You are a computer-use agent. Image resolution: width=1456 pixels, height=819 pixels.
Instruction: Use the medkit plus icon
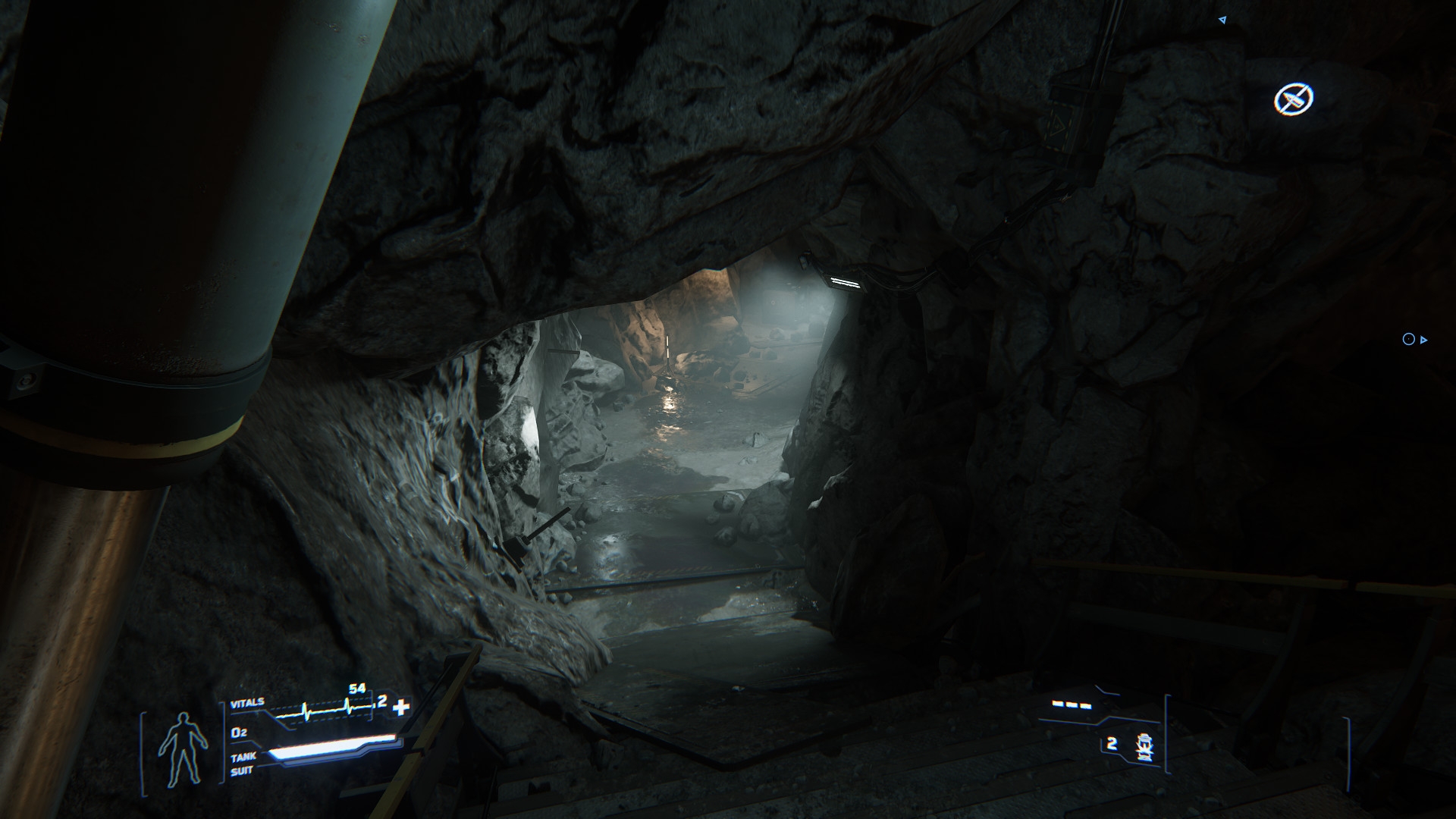coord(401,708)
